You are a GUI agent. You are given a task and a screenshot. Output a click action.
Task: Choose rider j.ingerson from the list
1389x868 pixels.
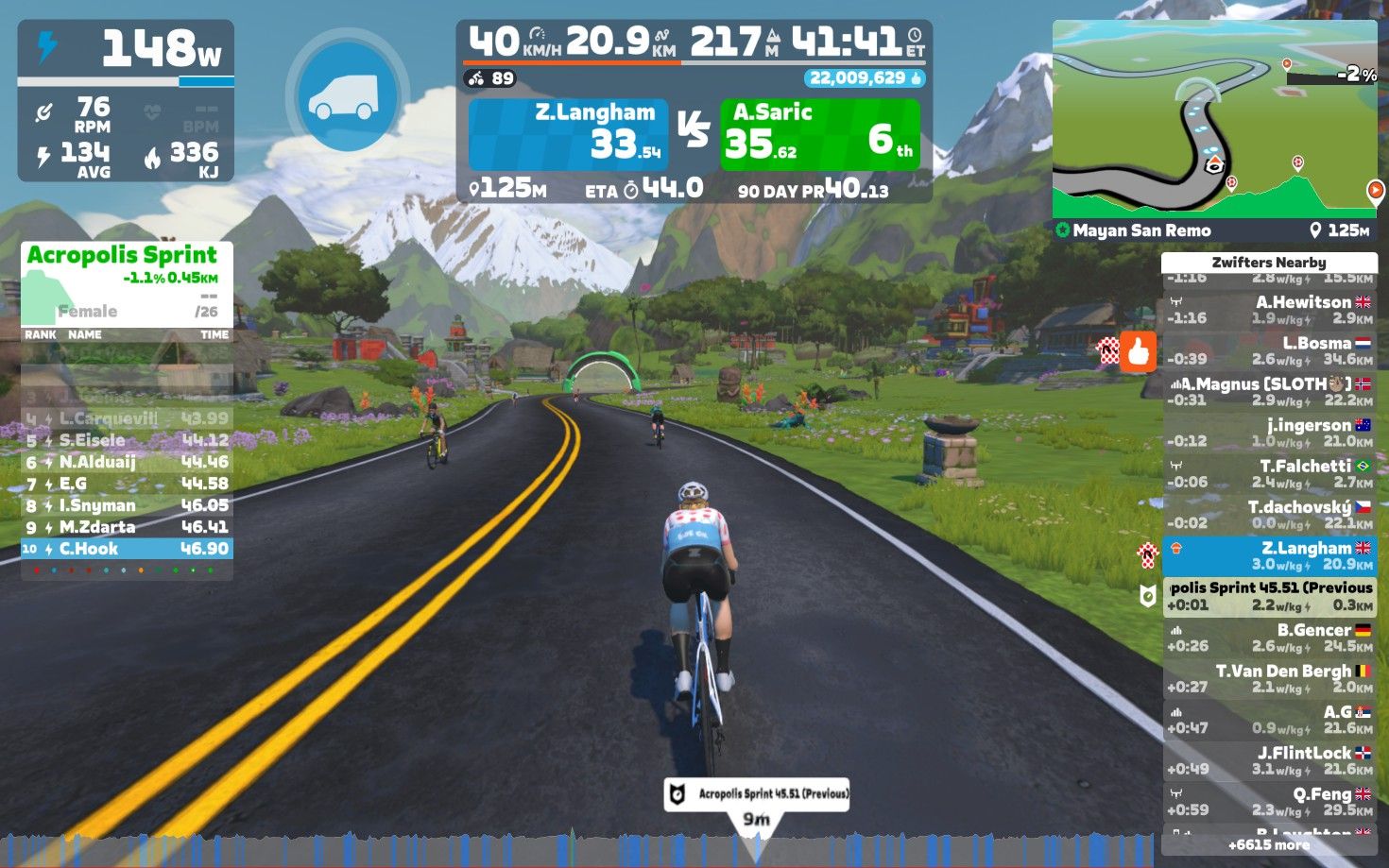click(1268, 433)
